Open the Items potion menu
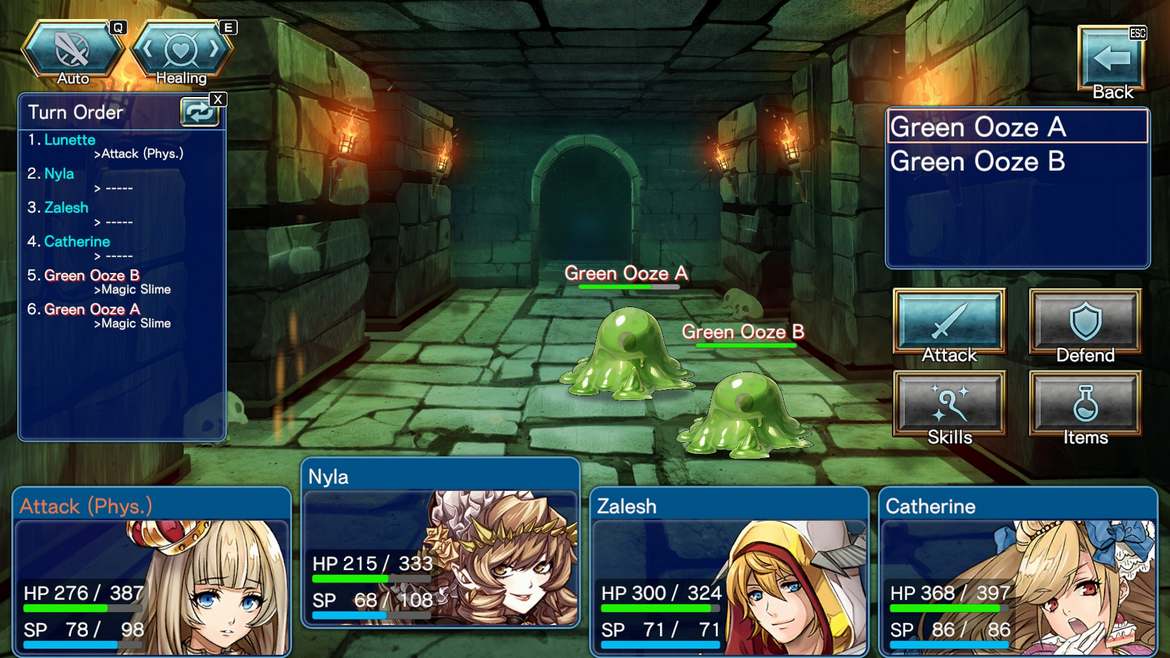The width and height of the screenshot is (1170, 658). coord(1085,409)
